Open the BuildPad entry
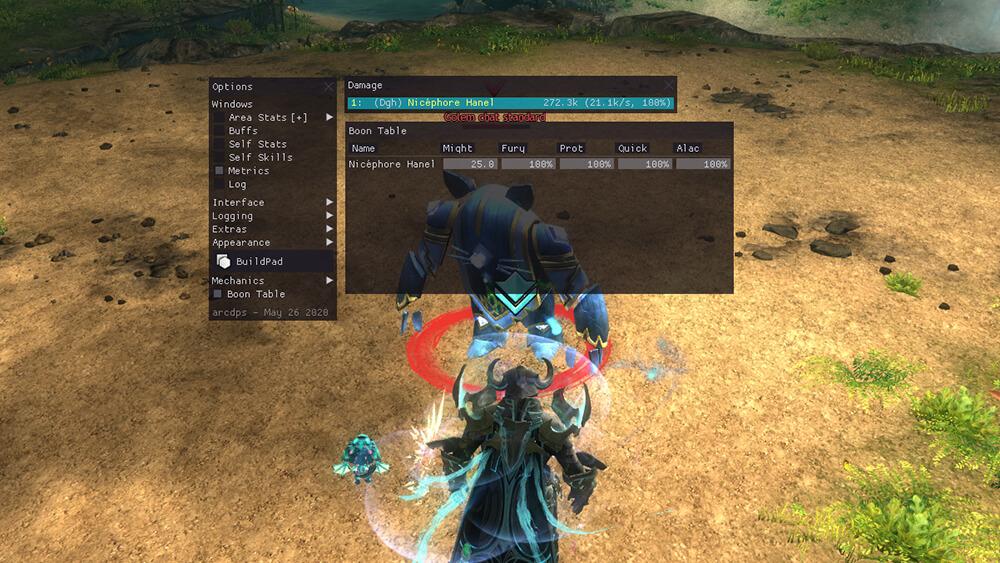1000x563 pixels. pyautogui.click(x=261, y=262)
